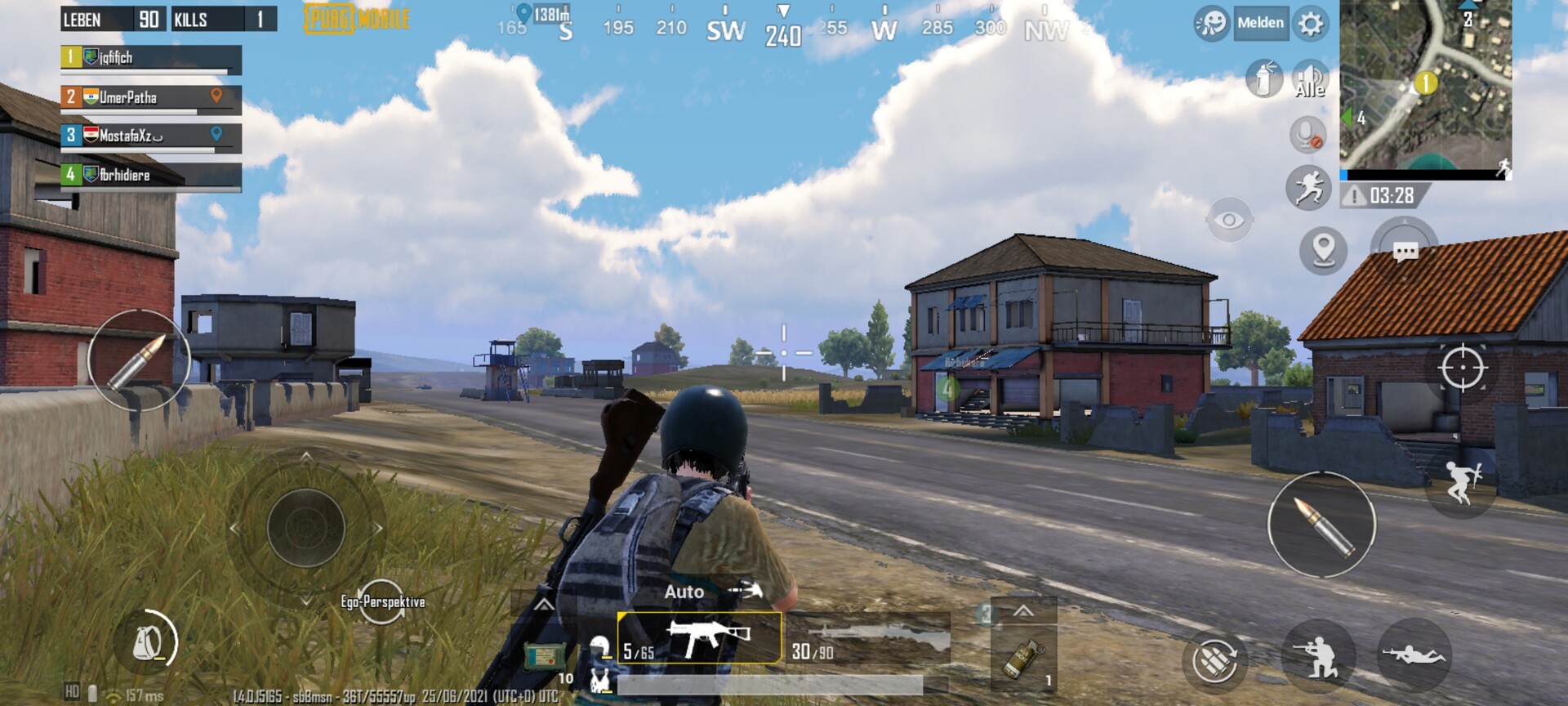Viewport: 1568px width, 706px height.
Task: Go prone with the lying soldier icon
Action: (1414, 655)
